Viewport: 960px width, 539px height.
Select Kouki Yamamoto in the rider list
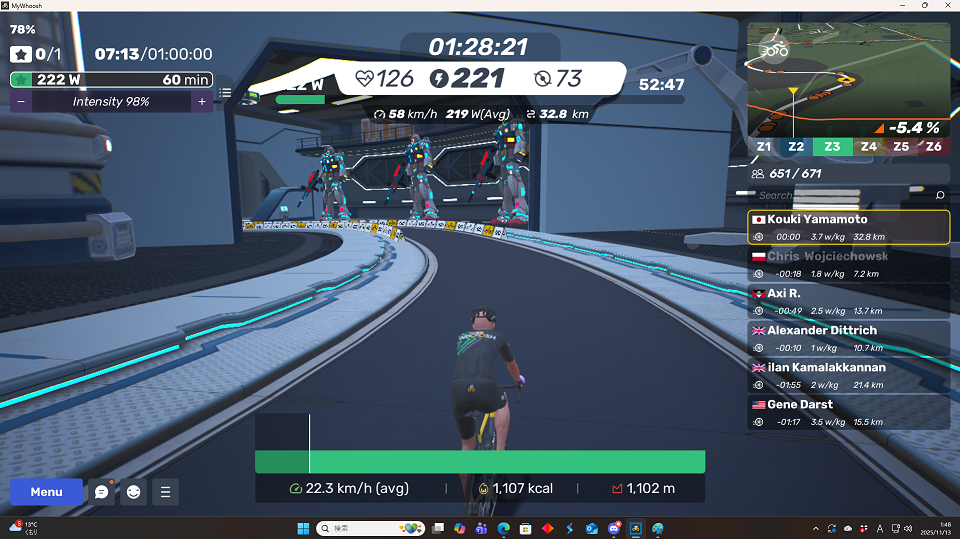pyautogui.click(x=848, y=227)
